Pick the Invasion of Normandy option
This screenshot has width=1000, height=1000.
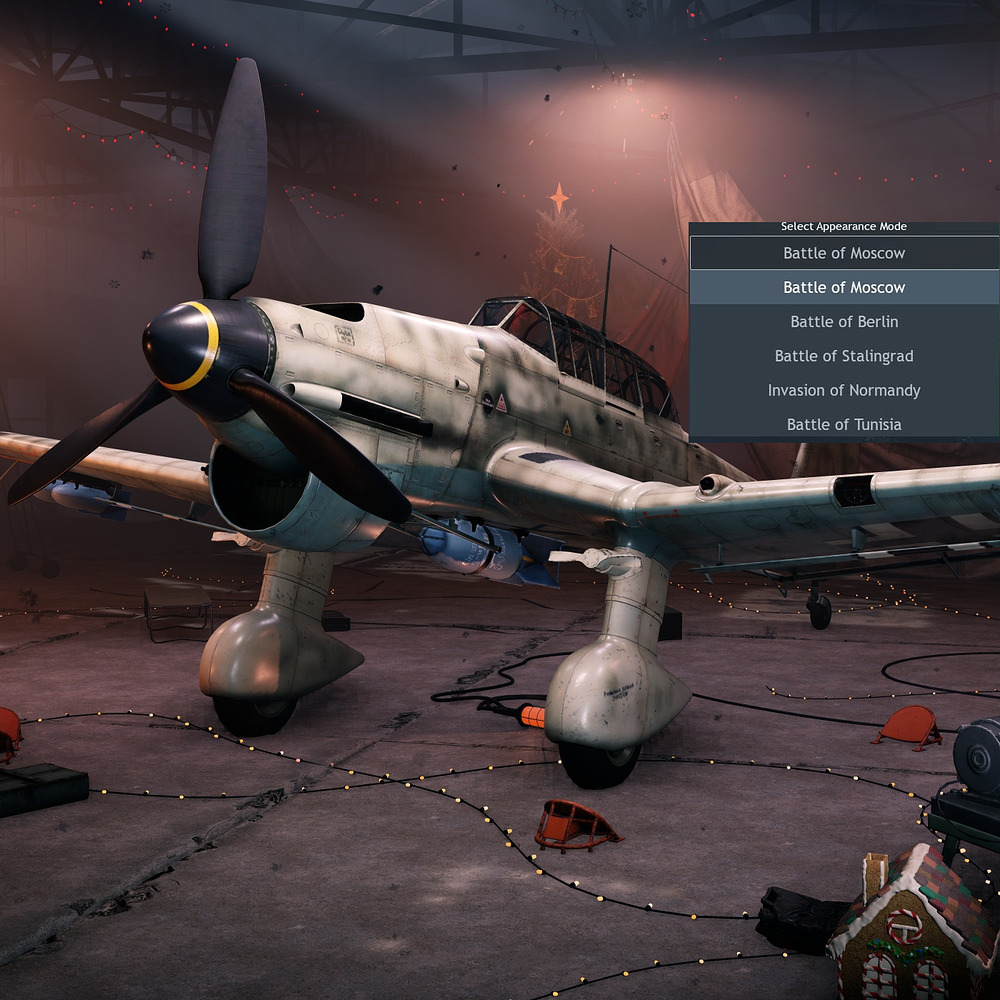pyautogui.click(x=844, y=390)
